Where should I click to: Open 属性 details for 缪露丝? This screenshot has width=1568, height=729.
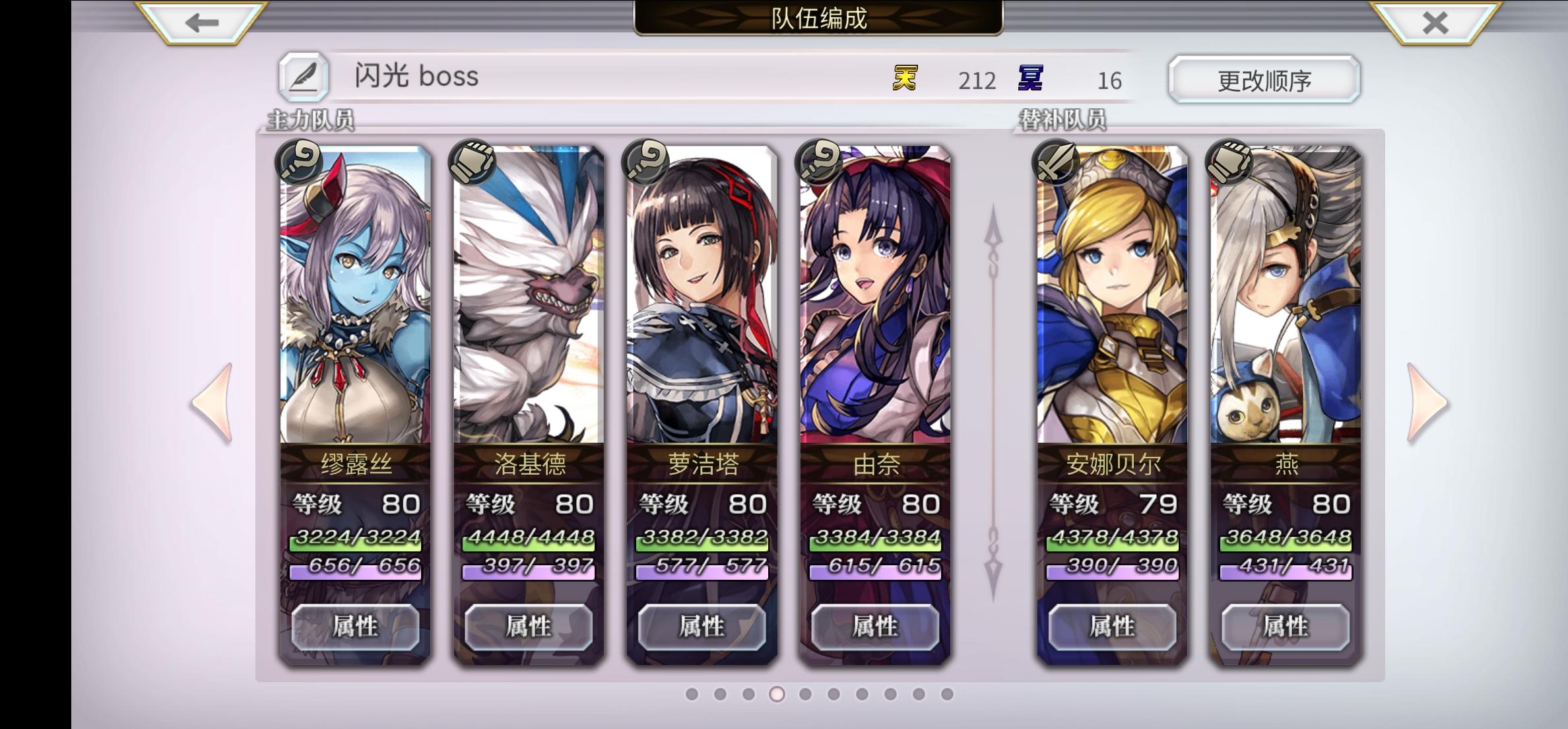(355, 628)
